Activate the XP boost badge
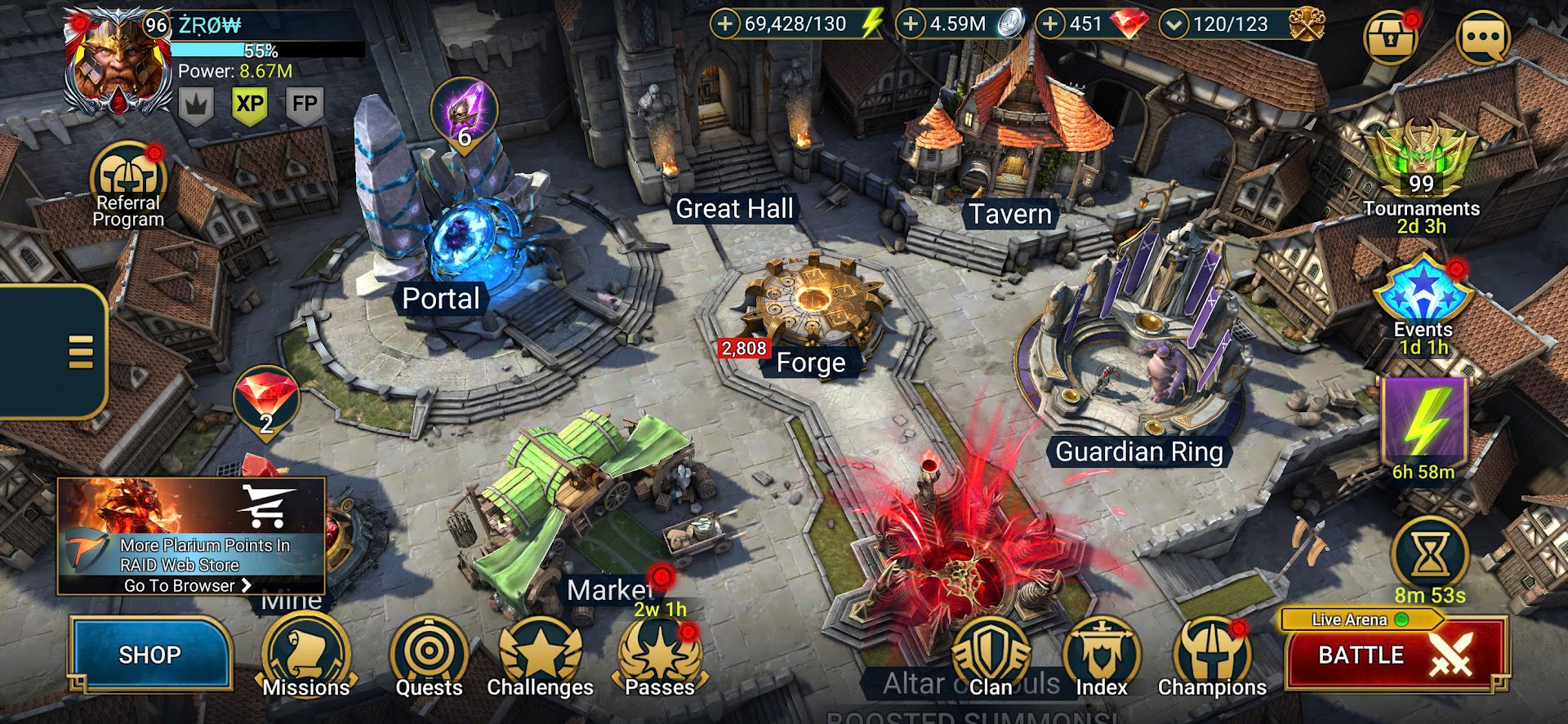The width and height of the screenshot is (1568, 724). [x=250, y=104]
